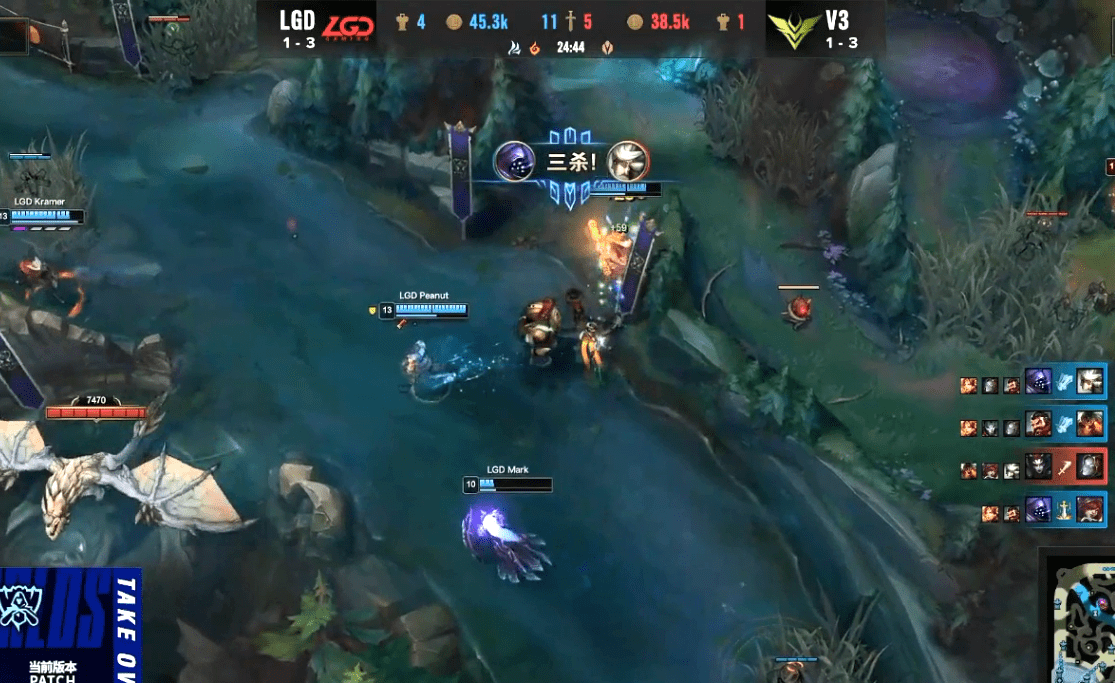Select the masked killer portrait in the triple-kill banner

click(x=515, y=161)
